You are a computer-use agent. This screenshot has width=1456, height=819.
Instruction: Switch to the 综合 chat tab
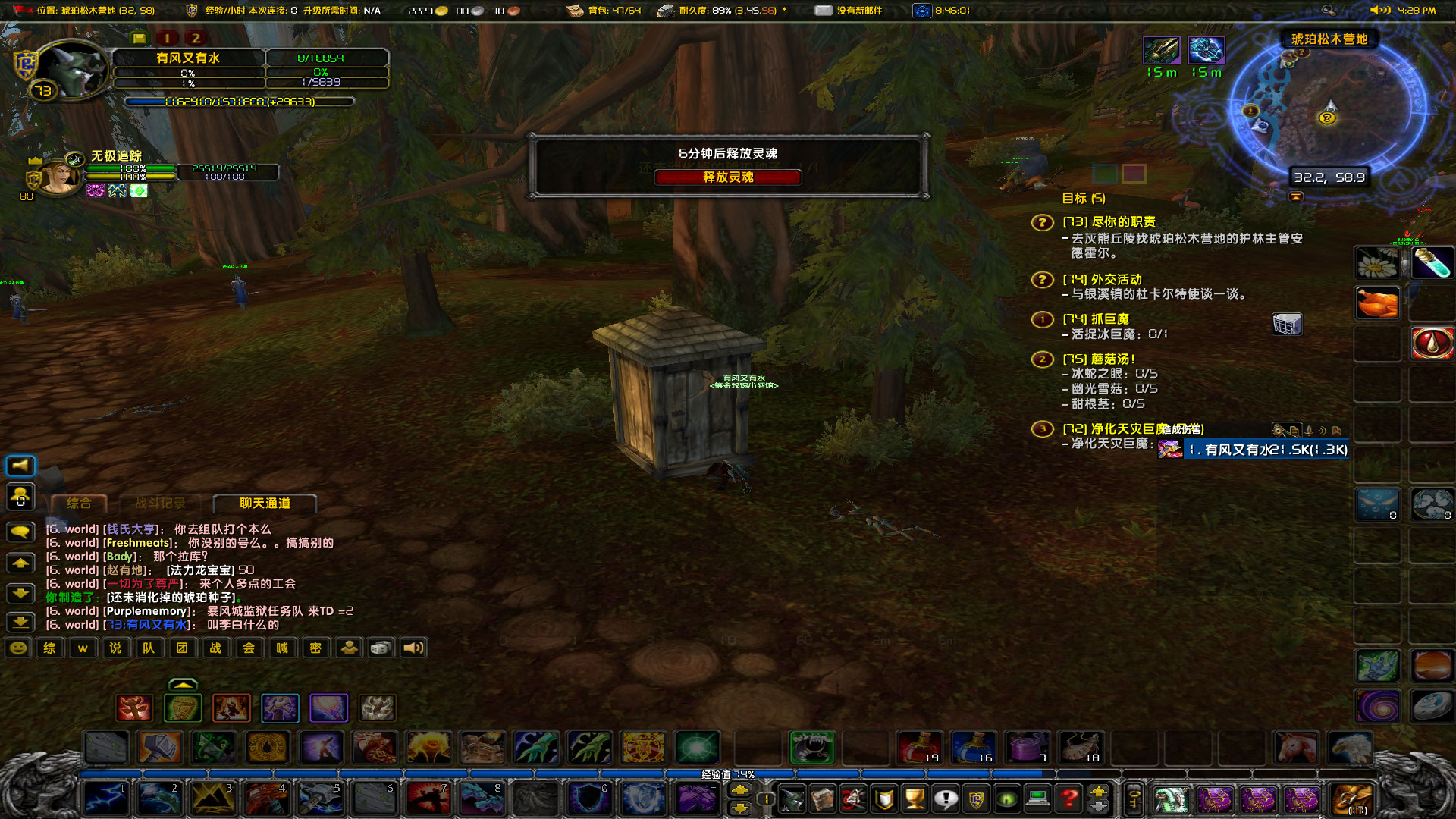tap(78, 501)
